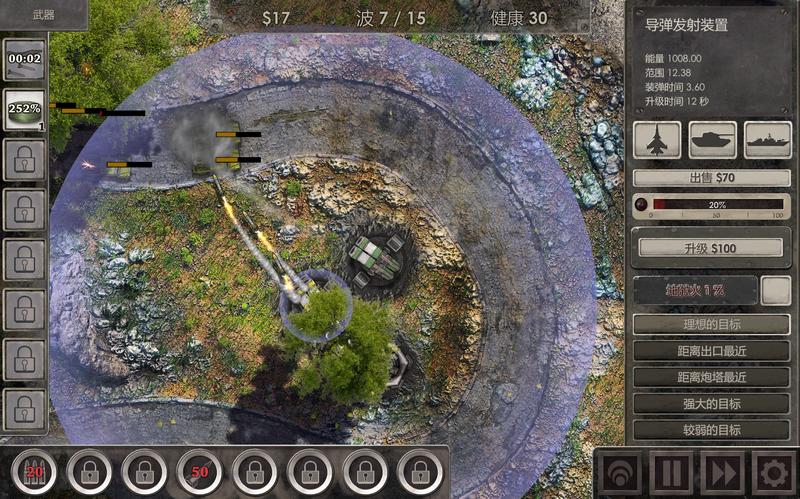Choose the 强大的目标 targeting option
The width and height of the screenshot is (800, 499).
[x=710, y=404]
